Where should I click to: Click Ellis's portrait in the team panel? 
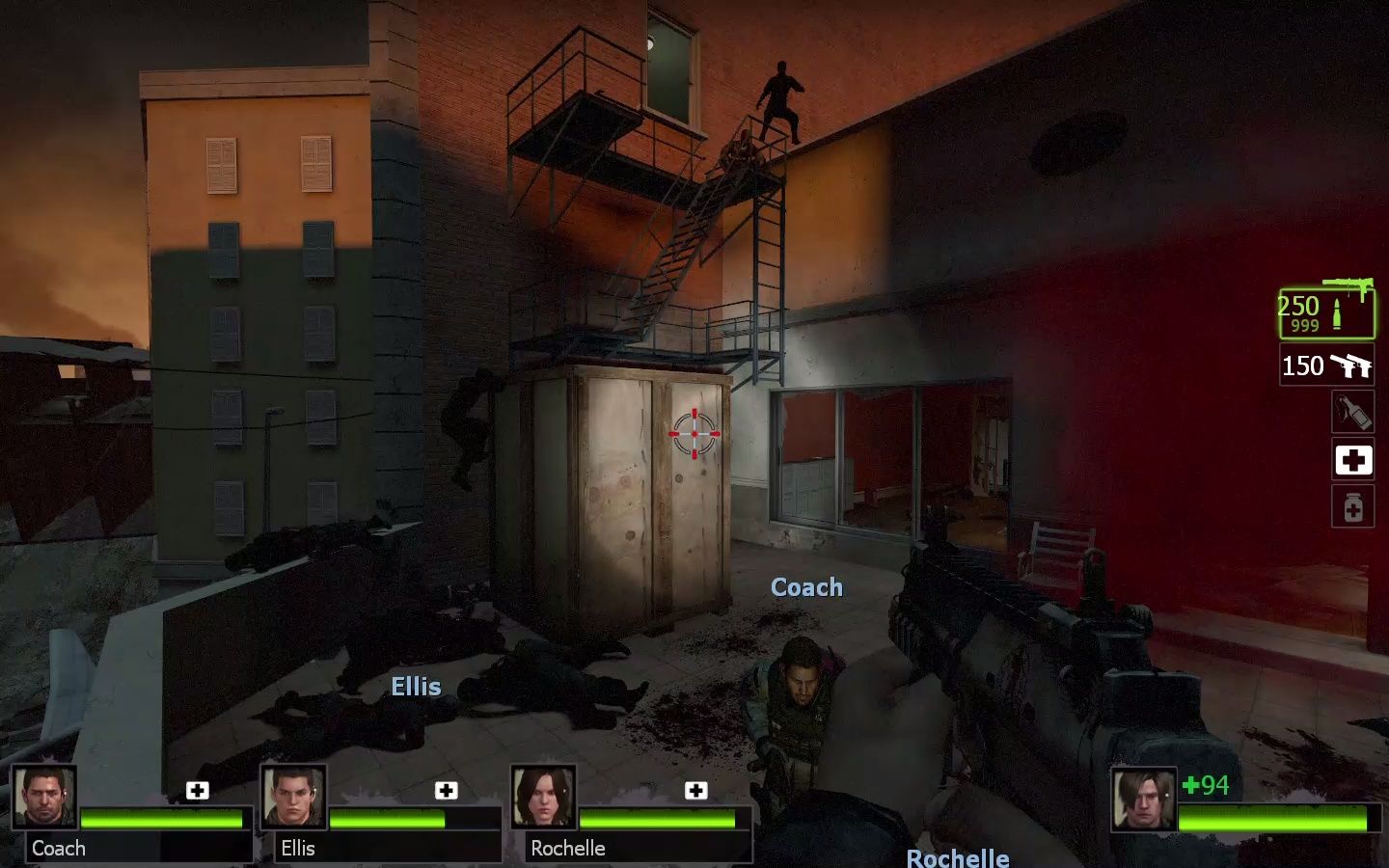[293, 797]
